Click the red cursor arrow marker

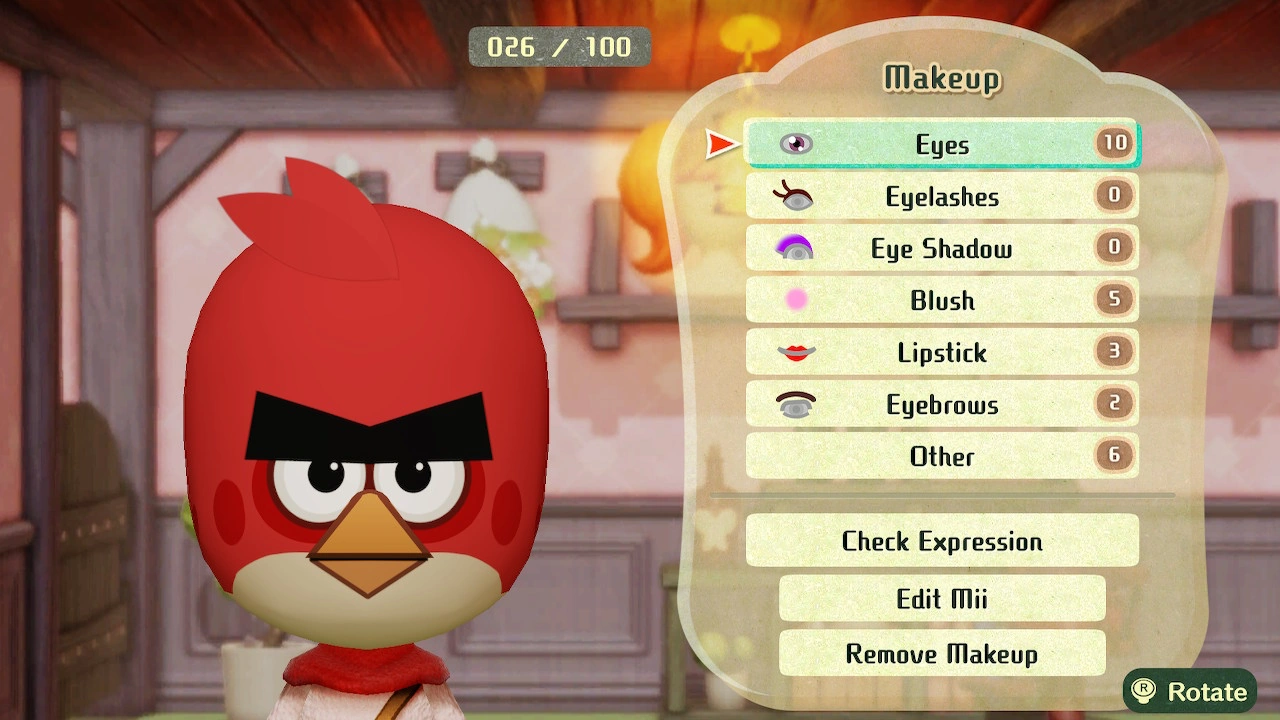point(720,144)
